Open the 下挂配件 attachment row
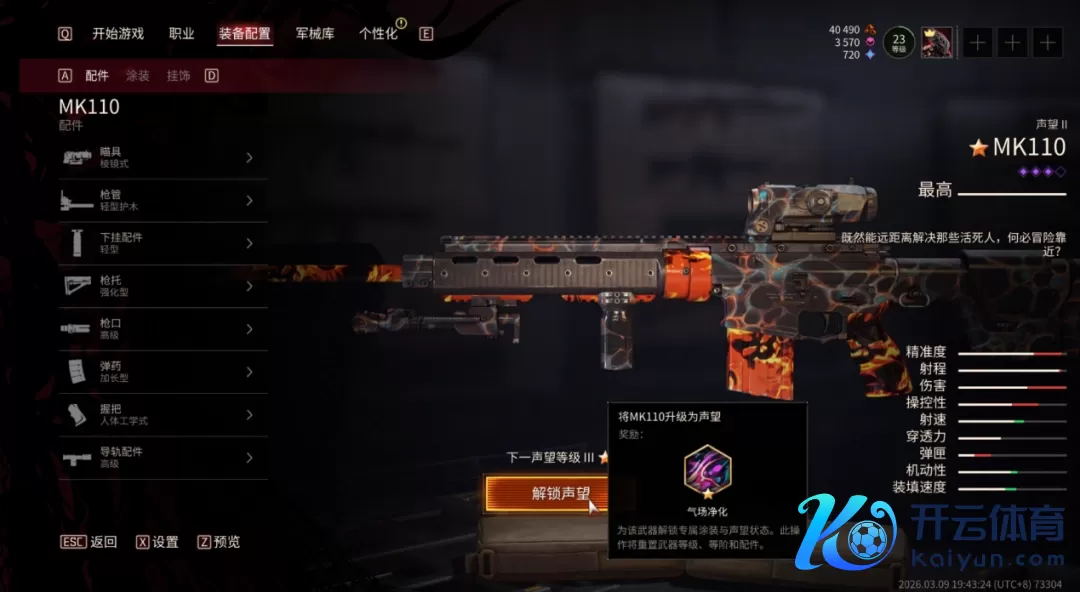1080x592 pixels. click(162, 244)
